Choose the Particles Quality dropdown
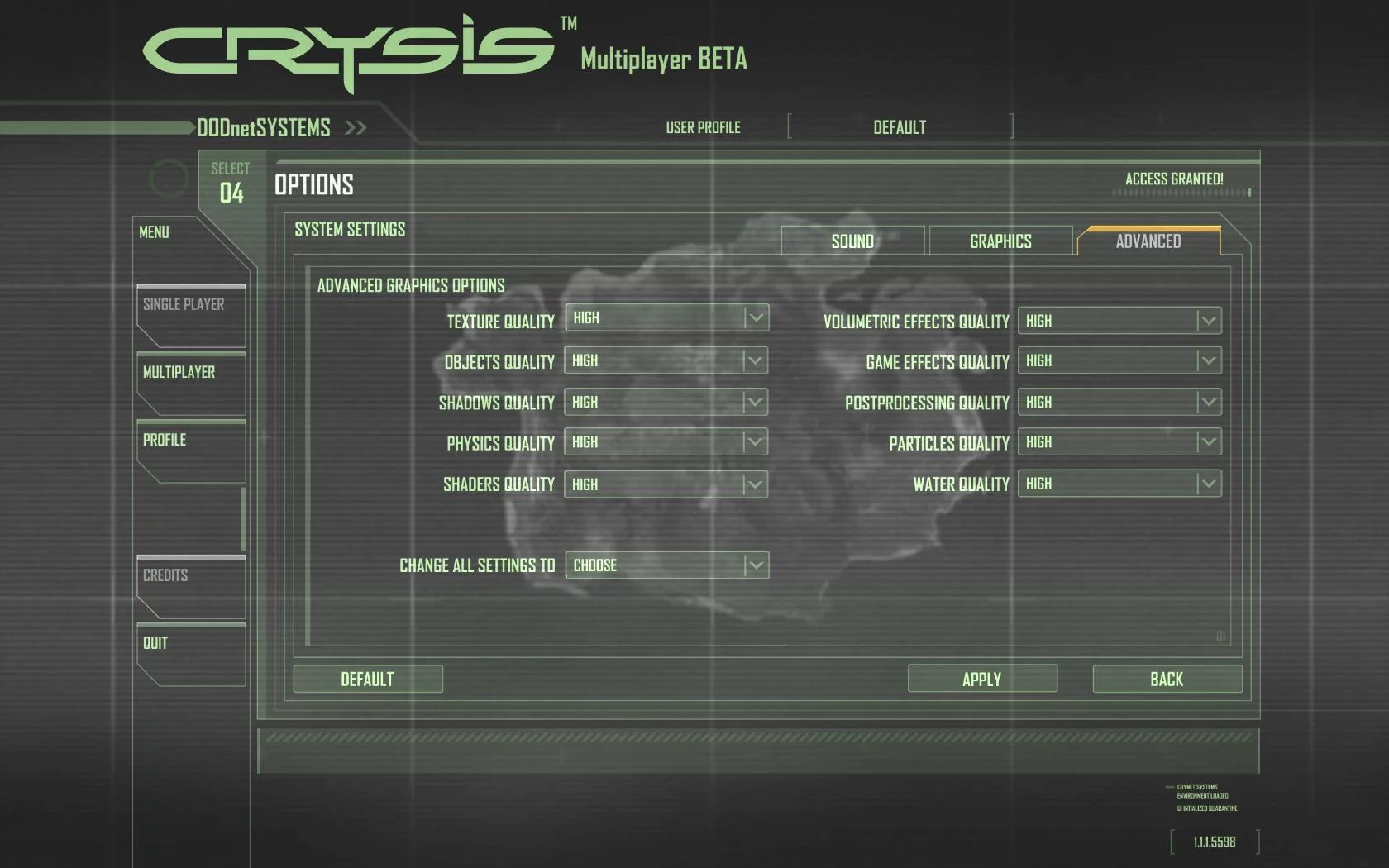 pos(1119,442)
